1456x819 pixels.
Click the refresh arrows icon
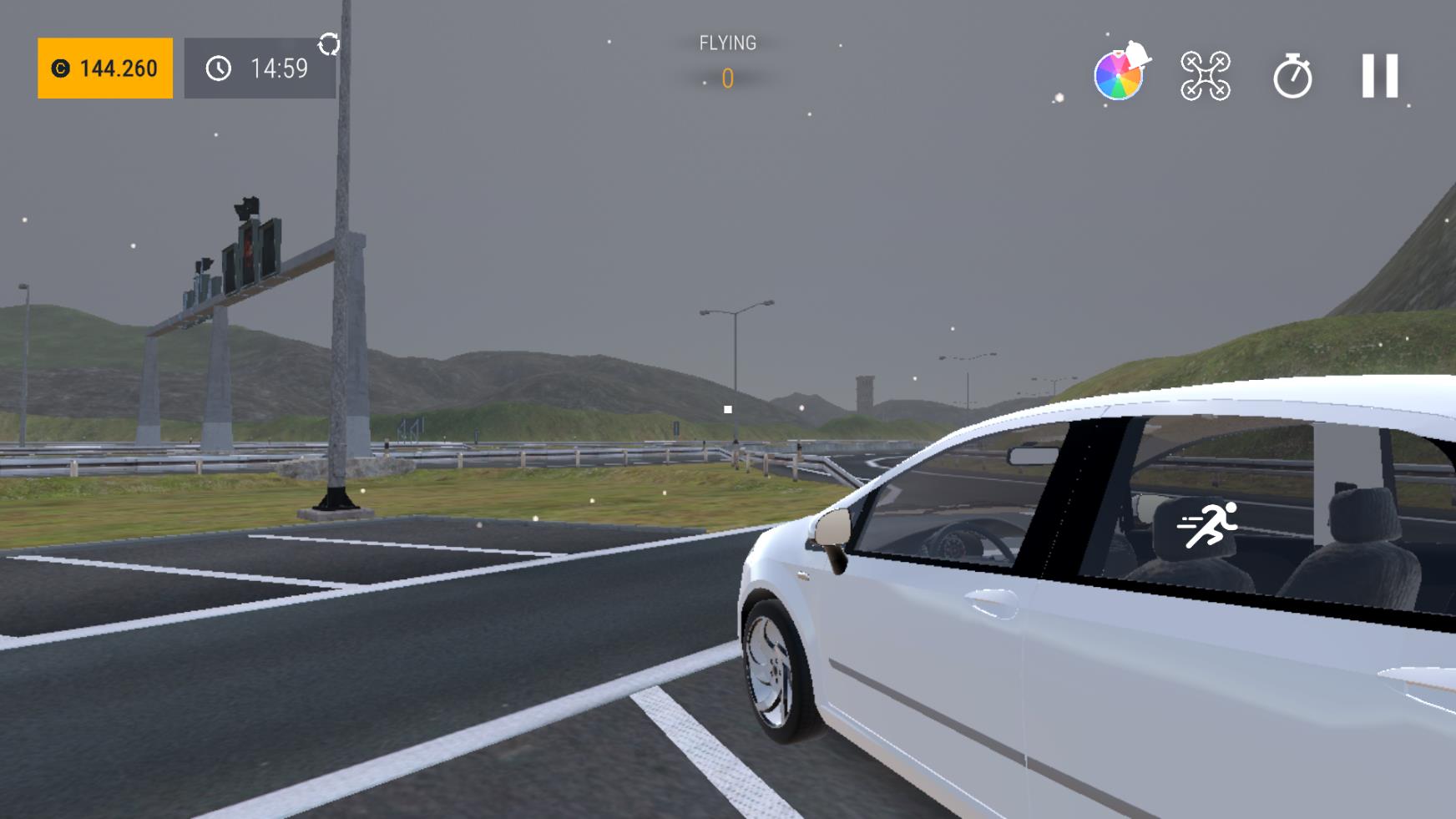click(329, 44)
